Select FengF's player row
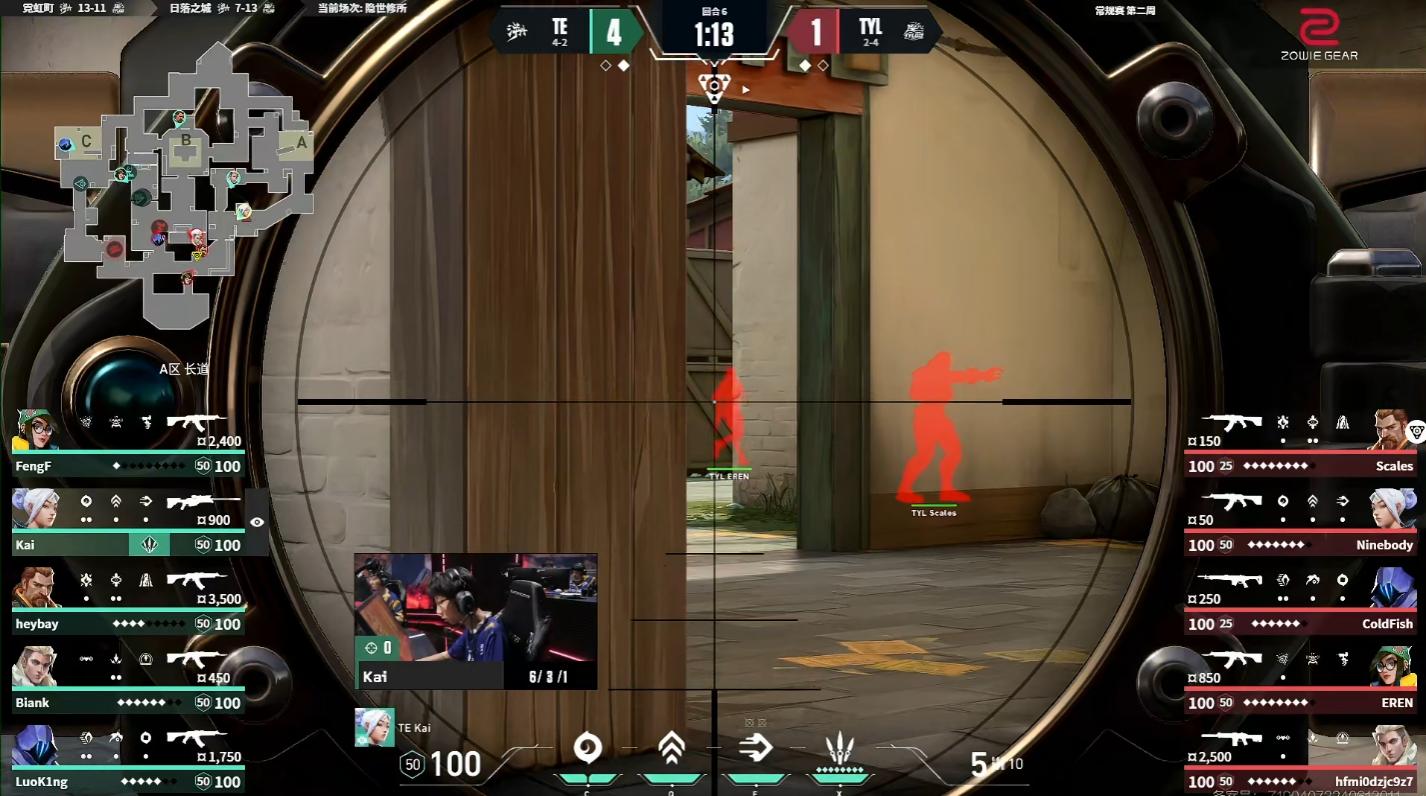Viewport: 1426px width, 796px height. coord(128,443)
